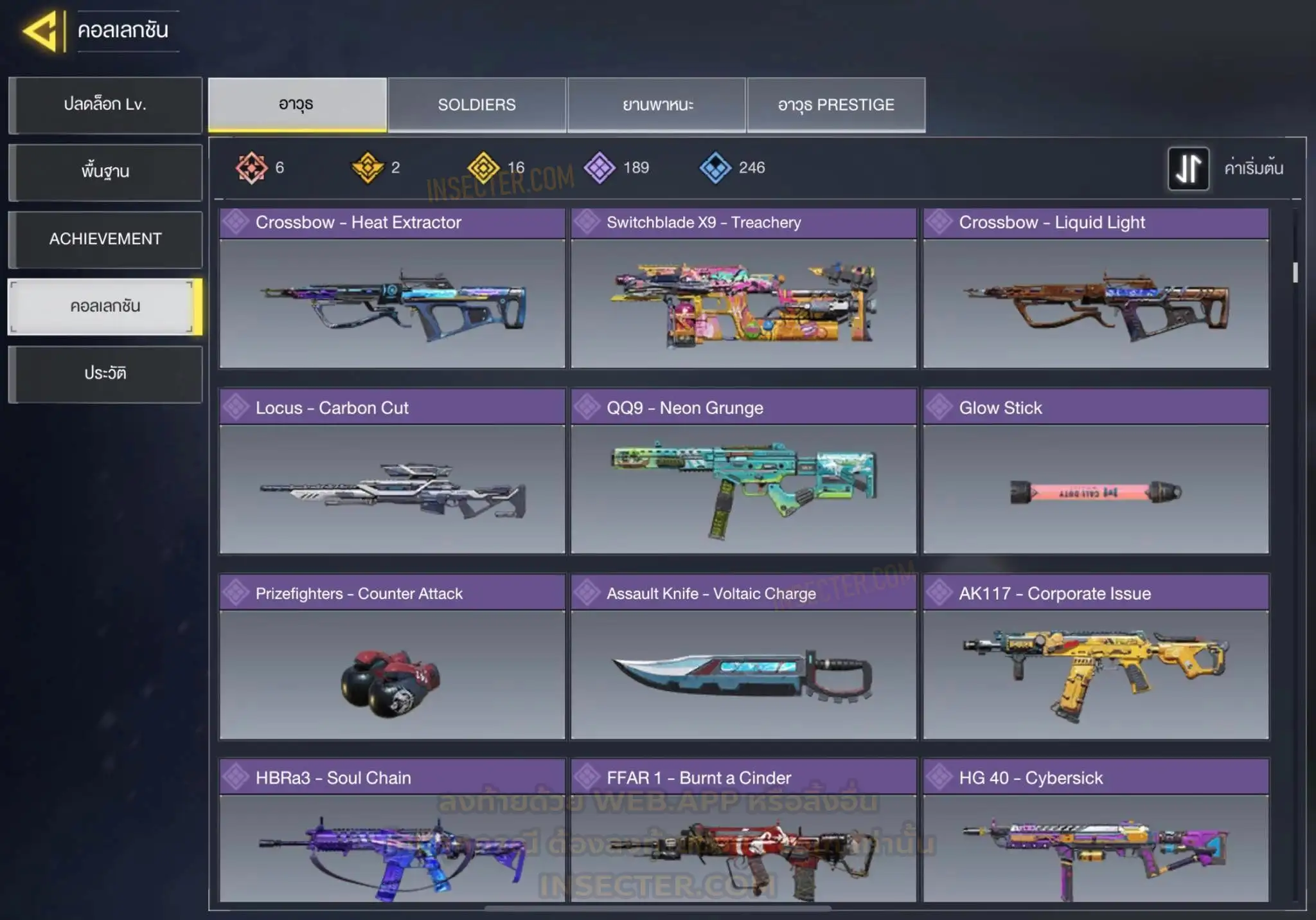Filter by the blue rarity with 246 items
This screenshot has height=920, width=1316.
(x=716, y=168)
